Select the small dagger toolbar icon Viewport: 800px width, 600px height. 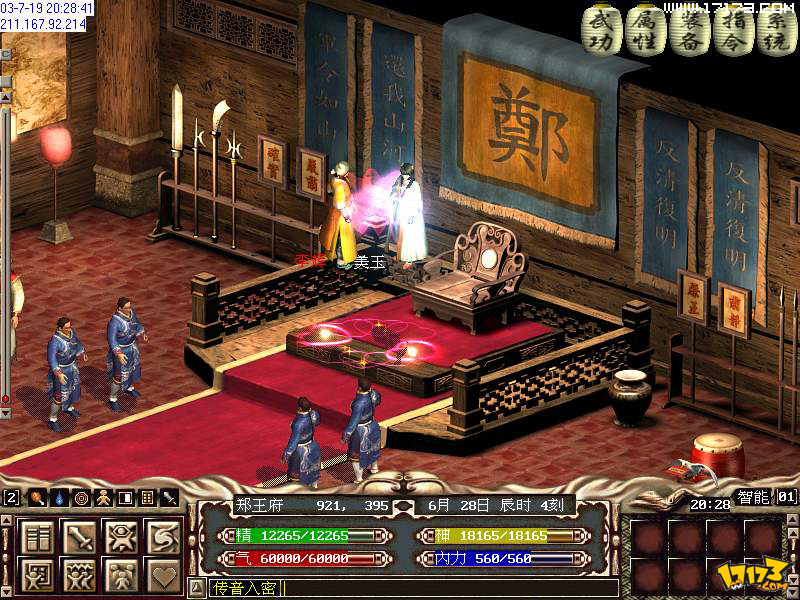169,497
